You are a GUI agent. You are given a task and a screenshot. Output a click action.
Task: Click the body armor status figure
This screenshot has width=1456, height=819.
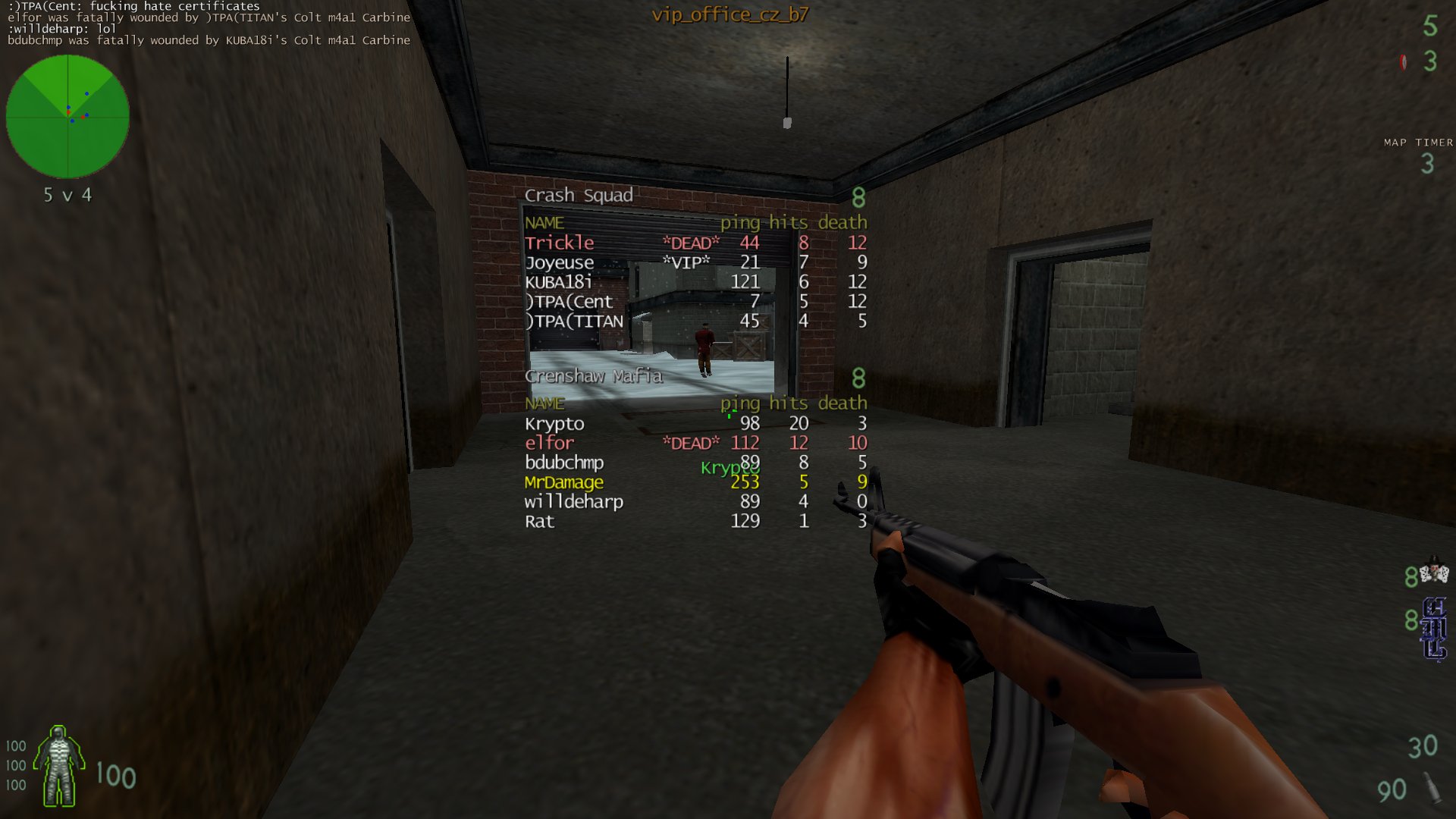click(x=58, y=766)
